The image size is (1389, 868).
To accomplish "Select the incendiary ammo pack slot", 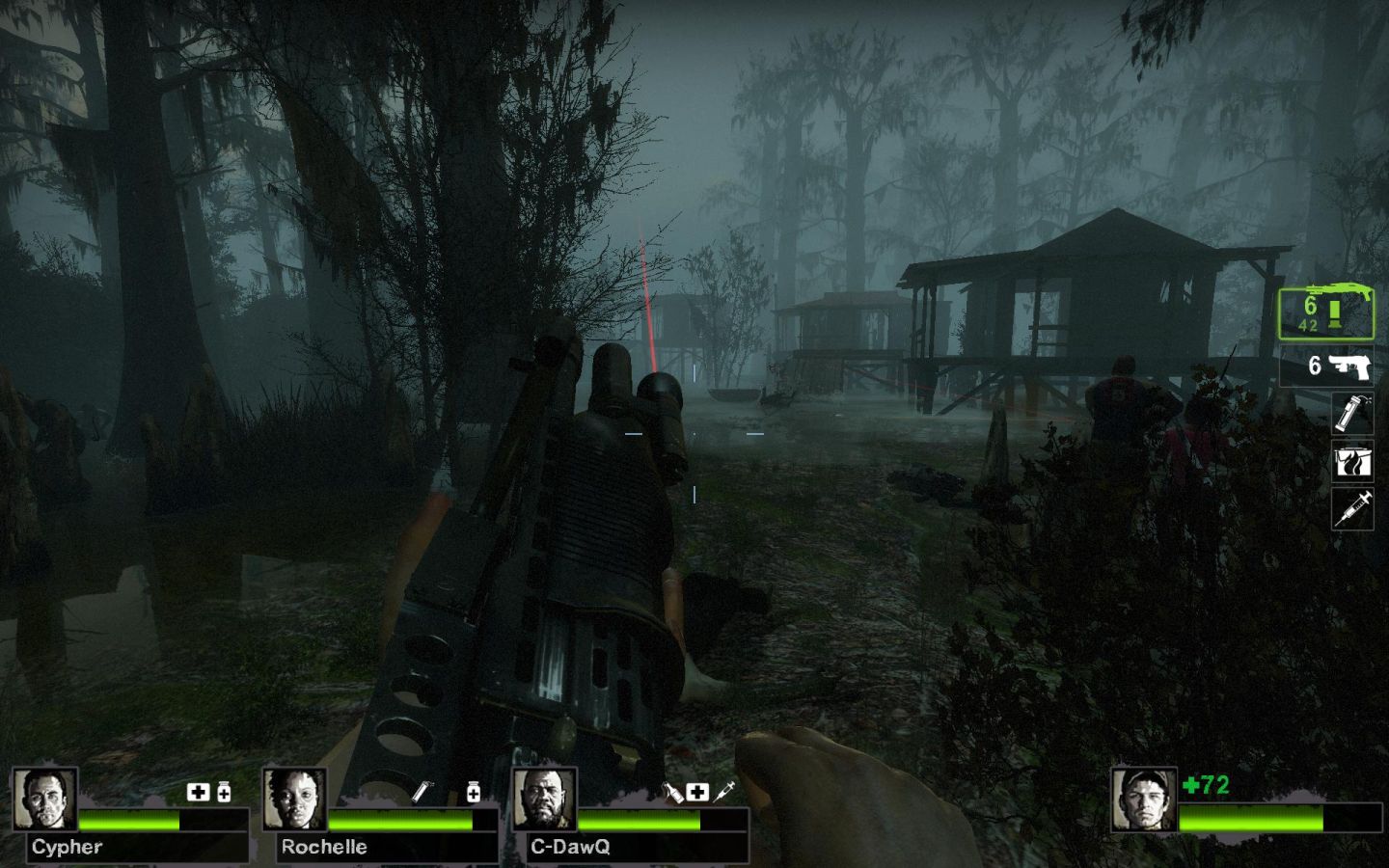I will (1352, 461).
